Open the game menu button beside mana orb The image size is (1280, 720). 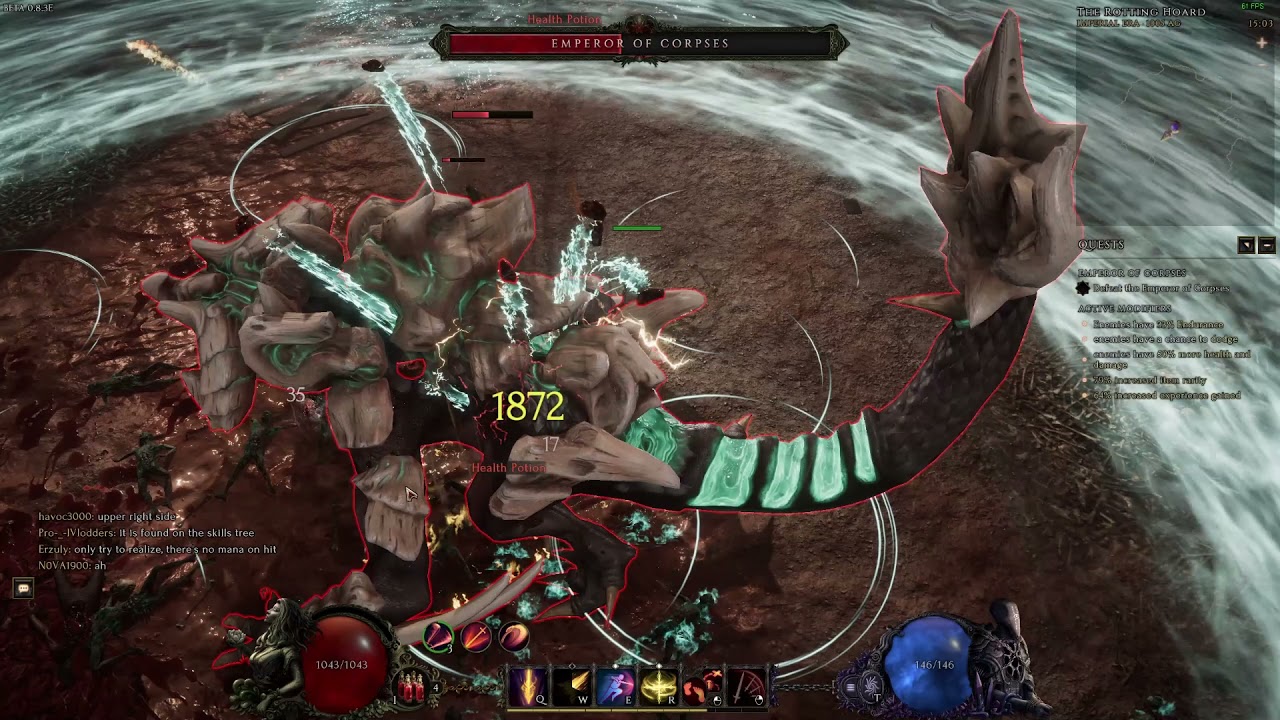850,687
